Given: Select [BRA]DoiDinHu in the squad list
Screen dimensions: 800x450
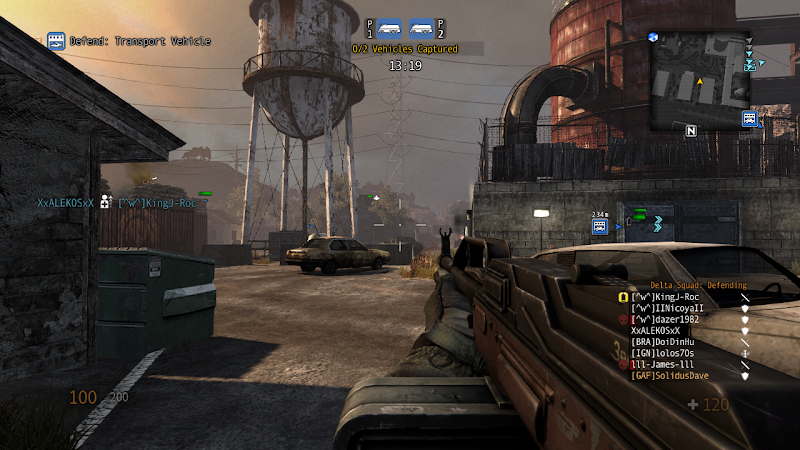Looking at the screenshot, I should [x=662, y=342].
